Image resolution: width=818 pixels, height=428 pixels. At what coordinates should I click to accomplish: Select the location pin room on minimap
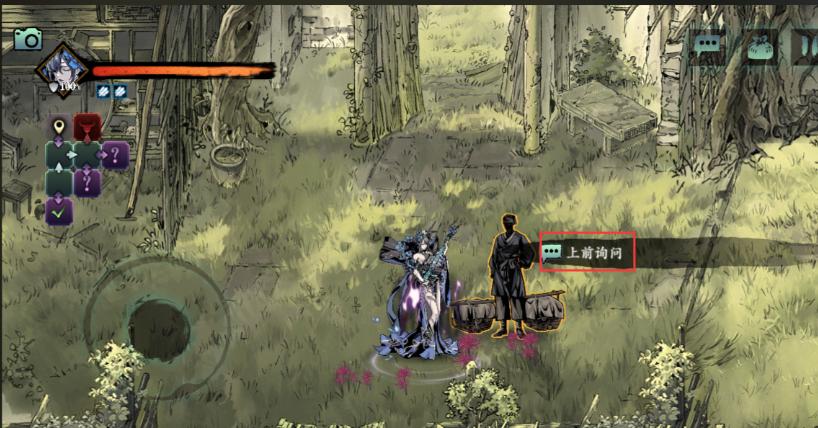[x=59, y=128]
